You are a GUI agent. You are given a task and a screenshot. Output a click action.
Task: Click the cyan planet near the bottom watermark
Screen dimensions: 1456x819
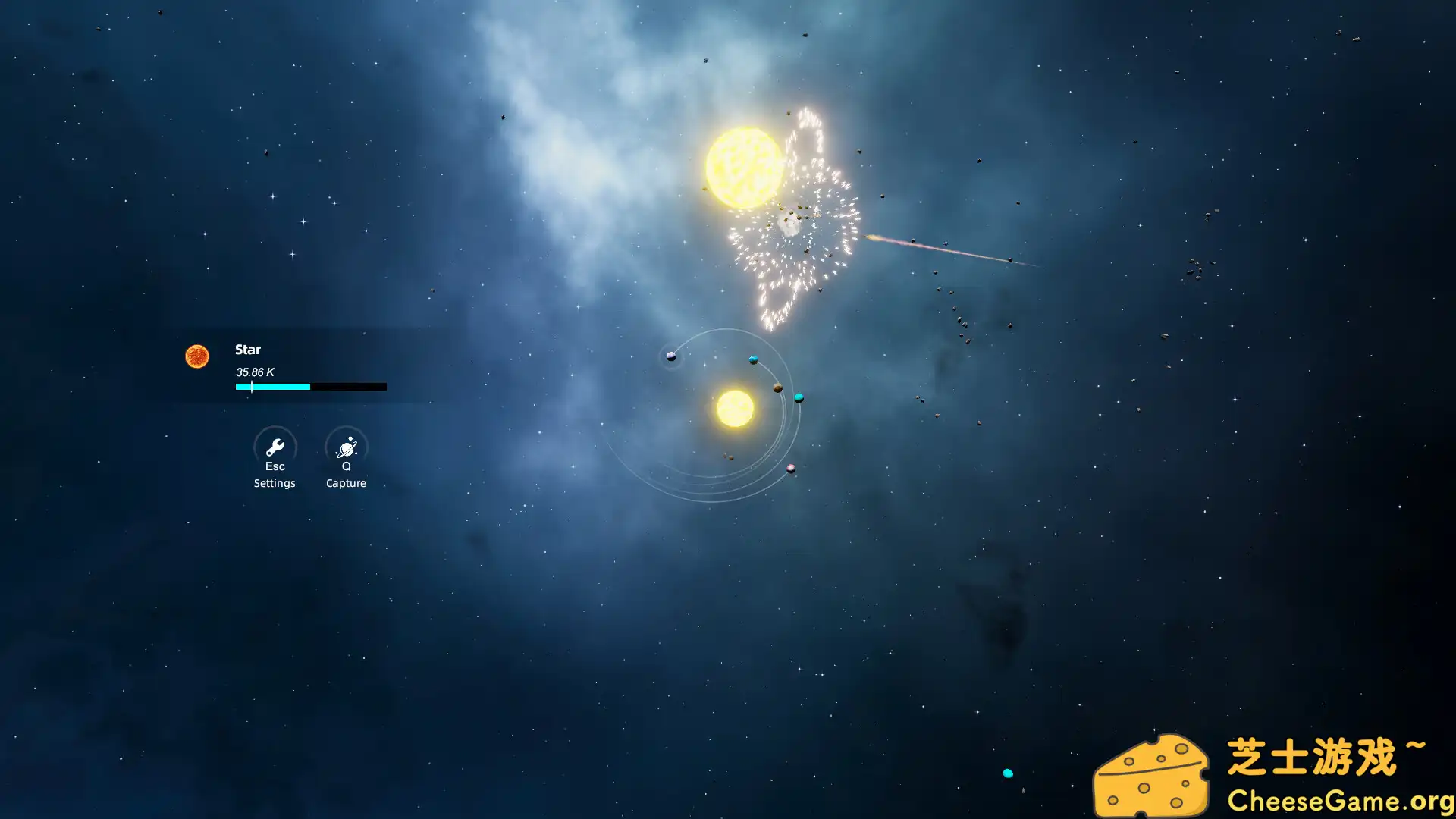point(1009,772)
